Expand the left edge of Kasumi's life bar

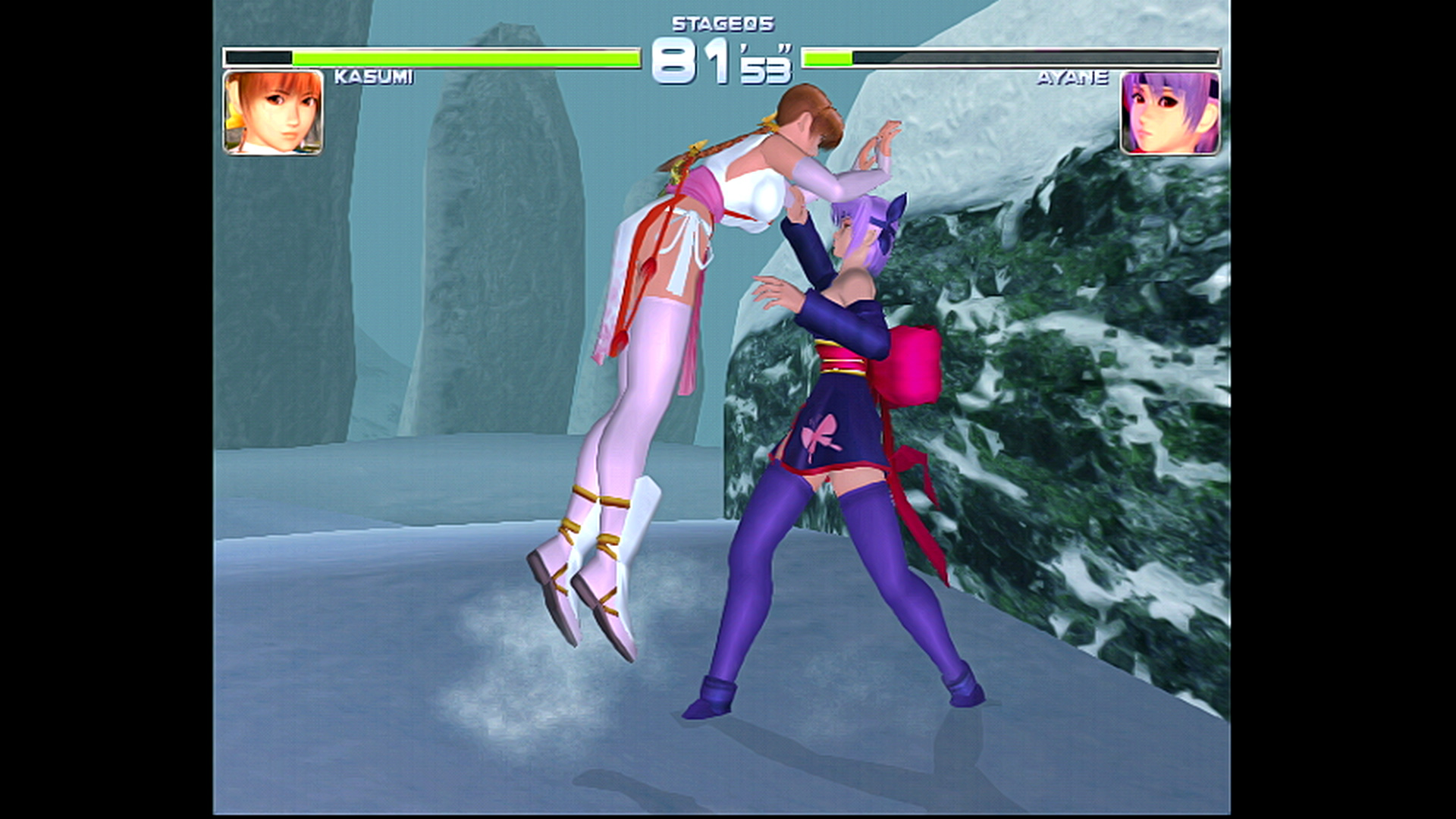pyautogui.click(x=227, y=56)
